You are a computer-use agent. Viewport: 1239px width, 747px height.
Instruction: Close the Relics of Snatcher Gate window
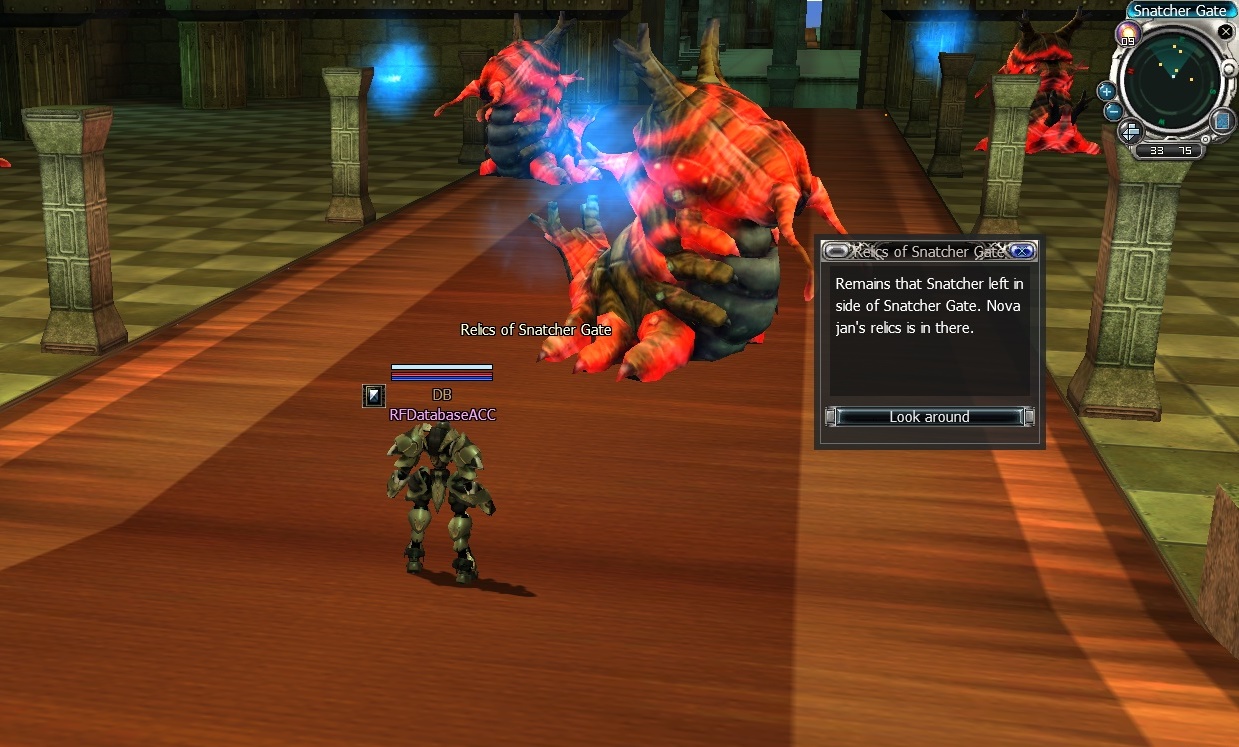point(1022,251)
